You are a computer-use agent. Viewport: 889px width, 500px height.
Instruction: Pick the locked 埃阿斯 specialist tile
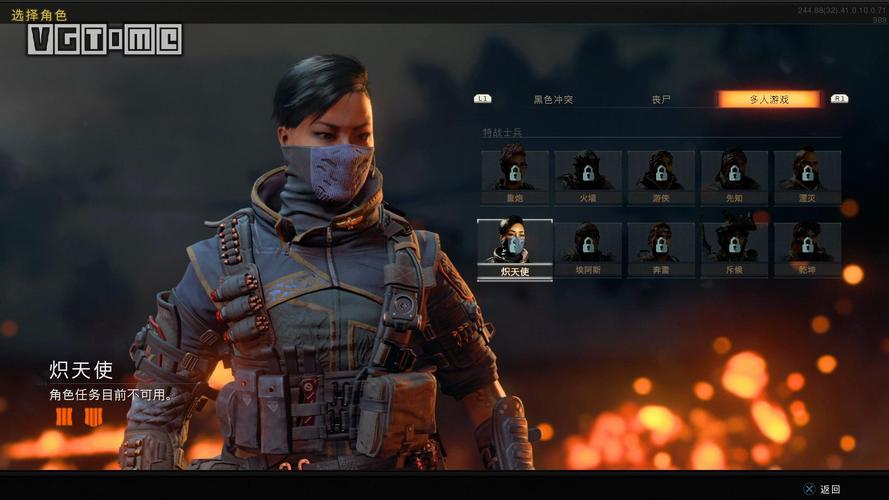coord(588,249)
